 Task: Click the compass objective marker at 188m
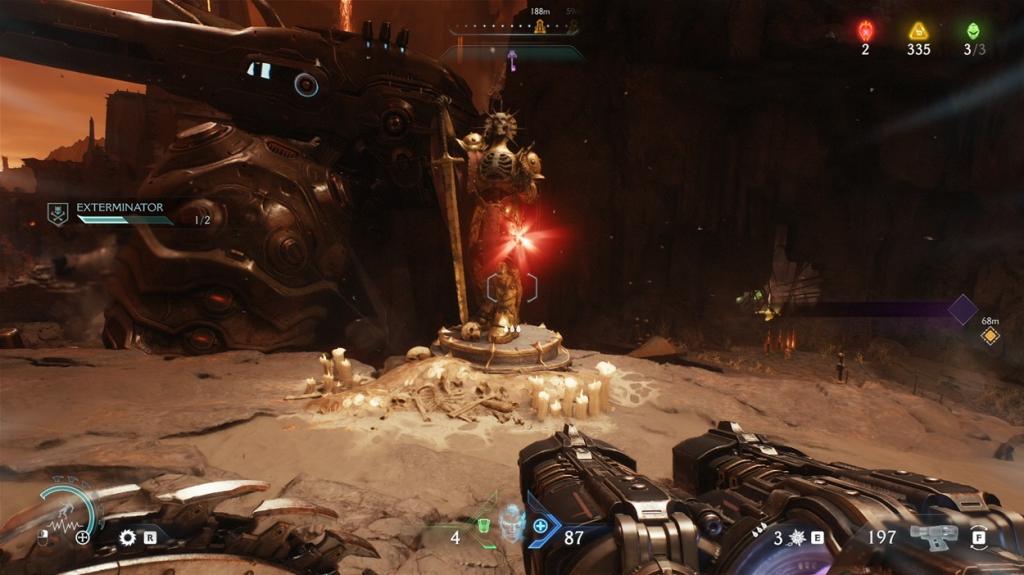541,27
